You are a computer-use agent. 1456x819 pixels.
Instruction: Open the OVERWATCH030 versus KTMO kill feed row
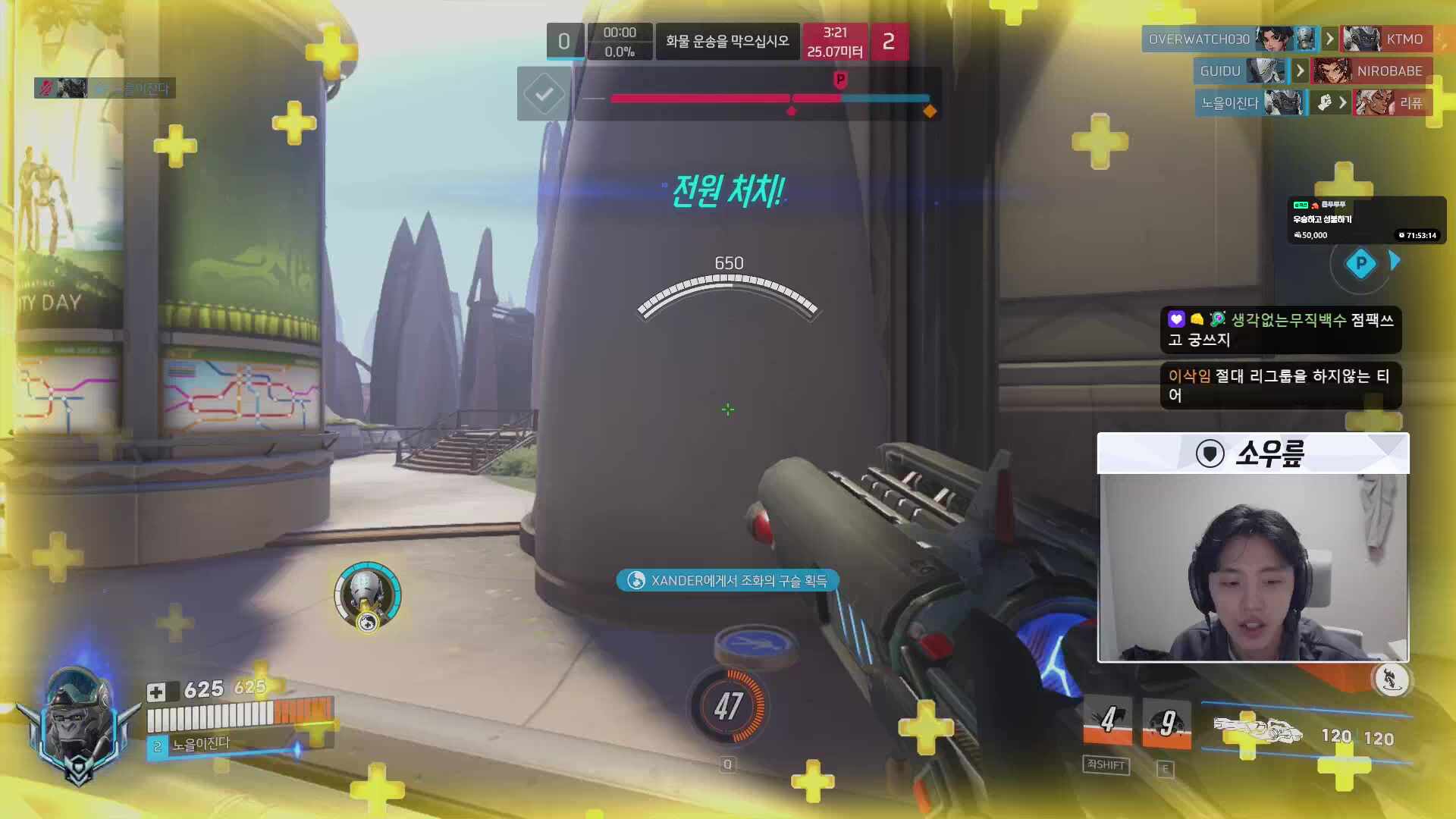point(1286,39)
